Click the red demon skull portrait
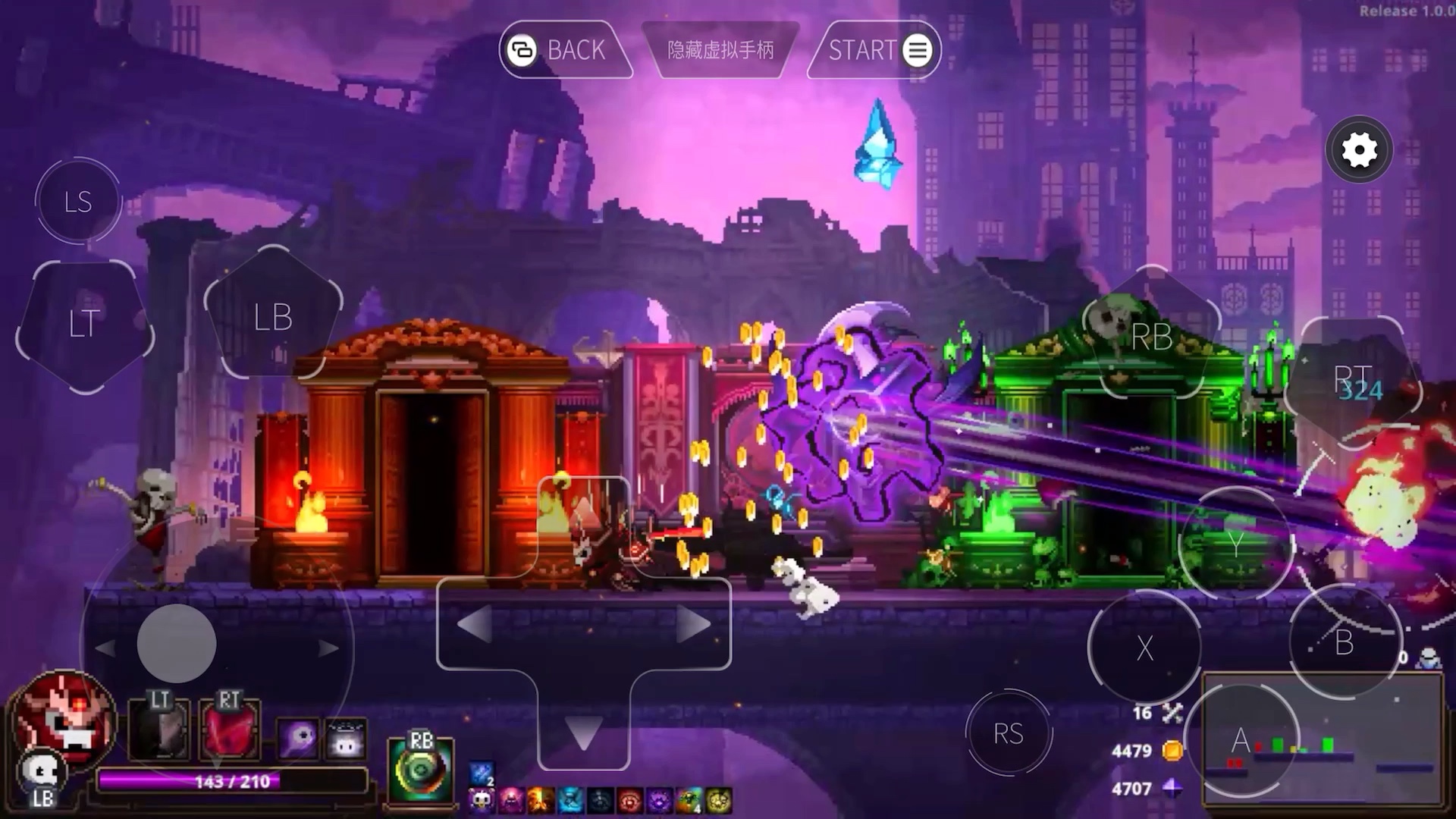This screenshot has height=819, width=1456. tap(64, 717)
